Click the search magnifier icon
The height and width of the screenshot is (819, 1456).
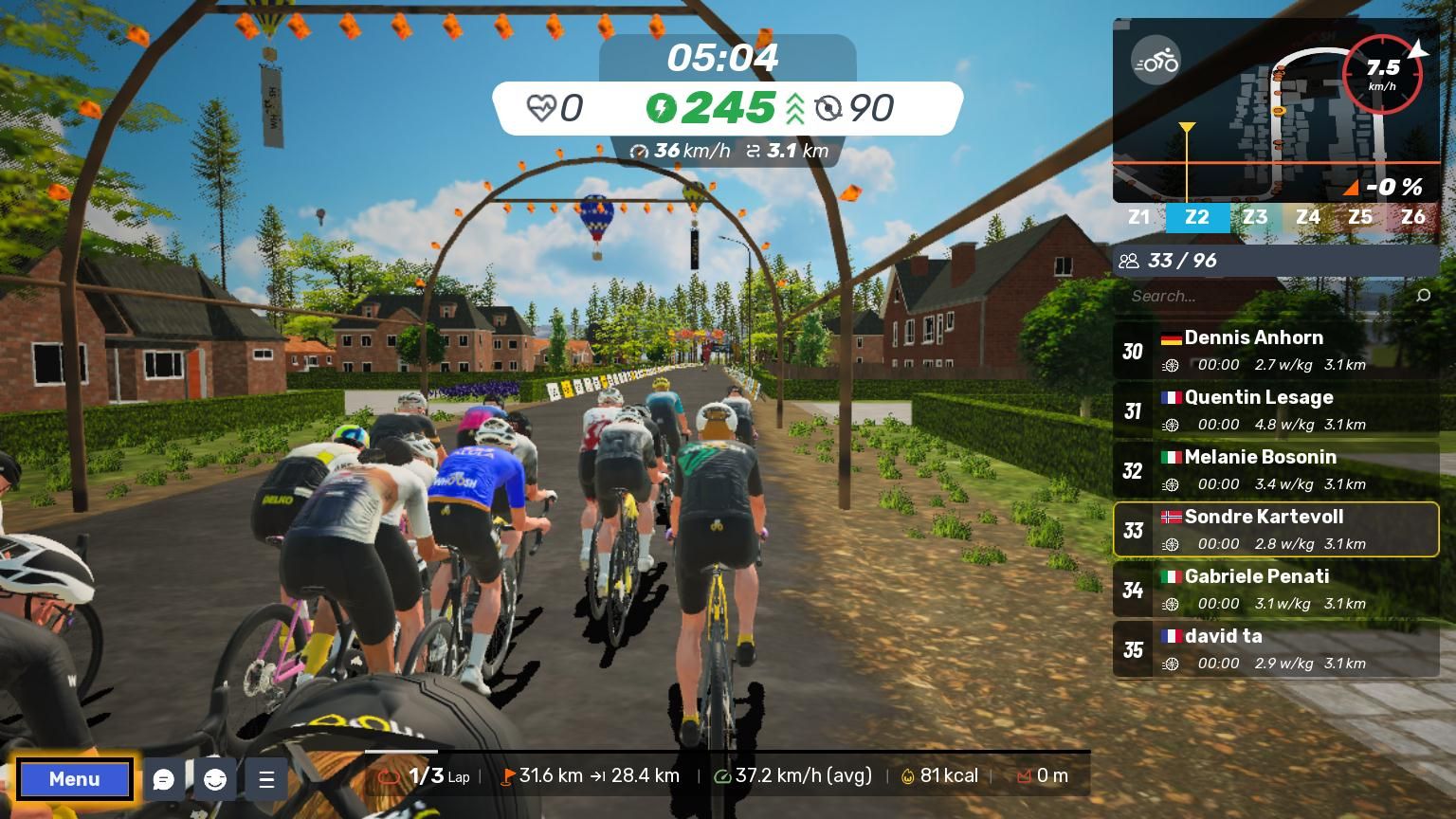click(1423, 296)
